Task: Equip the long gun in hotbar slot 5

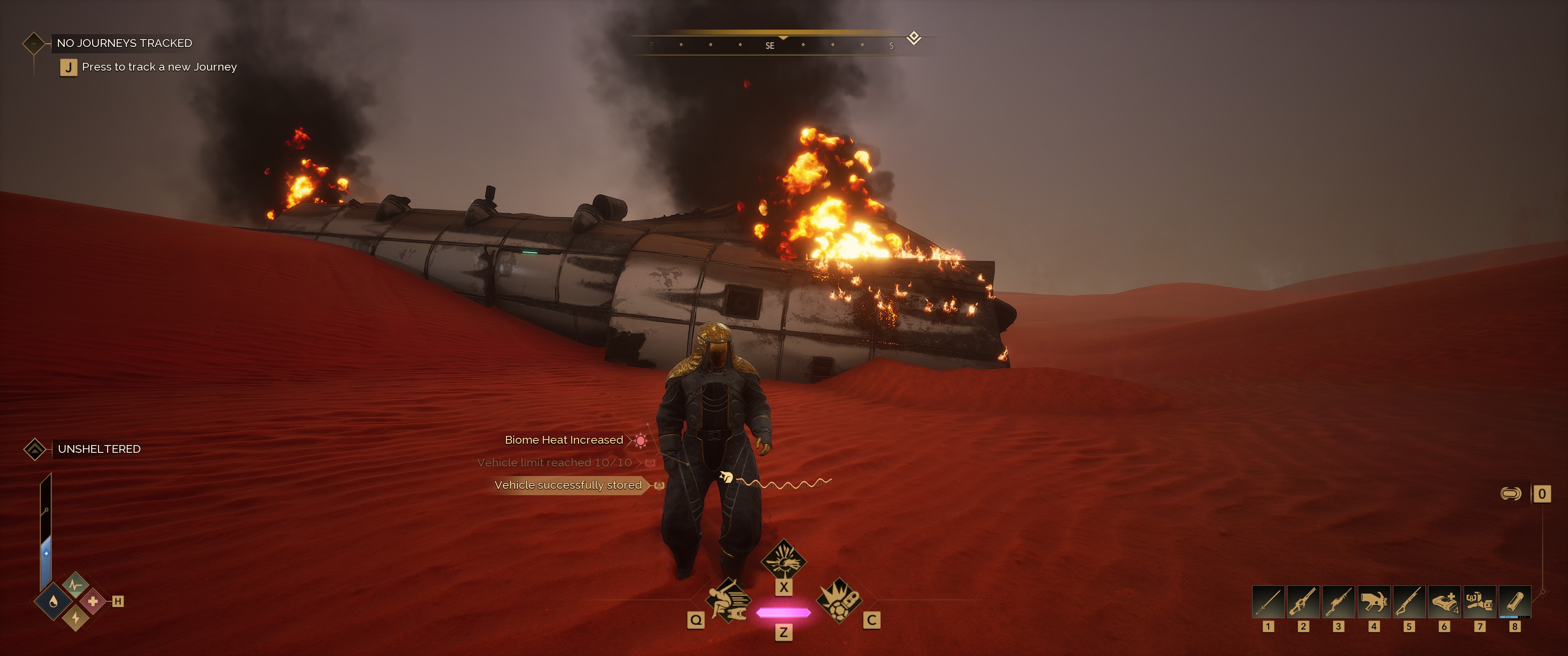Action: [1408, 602]
